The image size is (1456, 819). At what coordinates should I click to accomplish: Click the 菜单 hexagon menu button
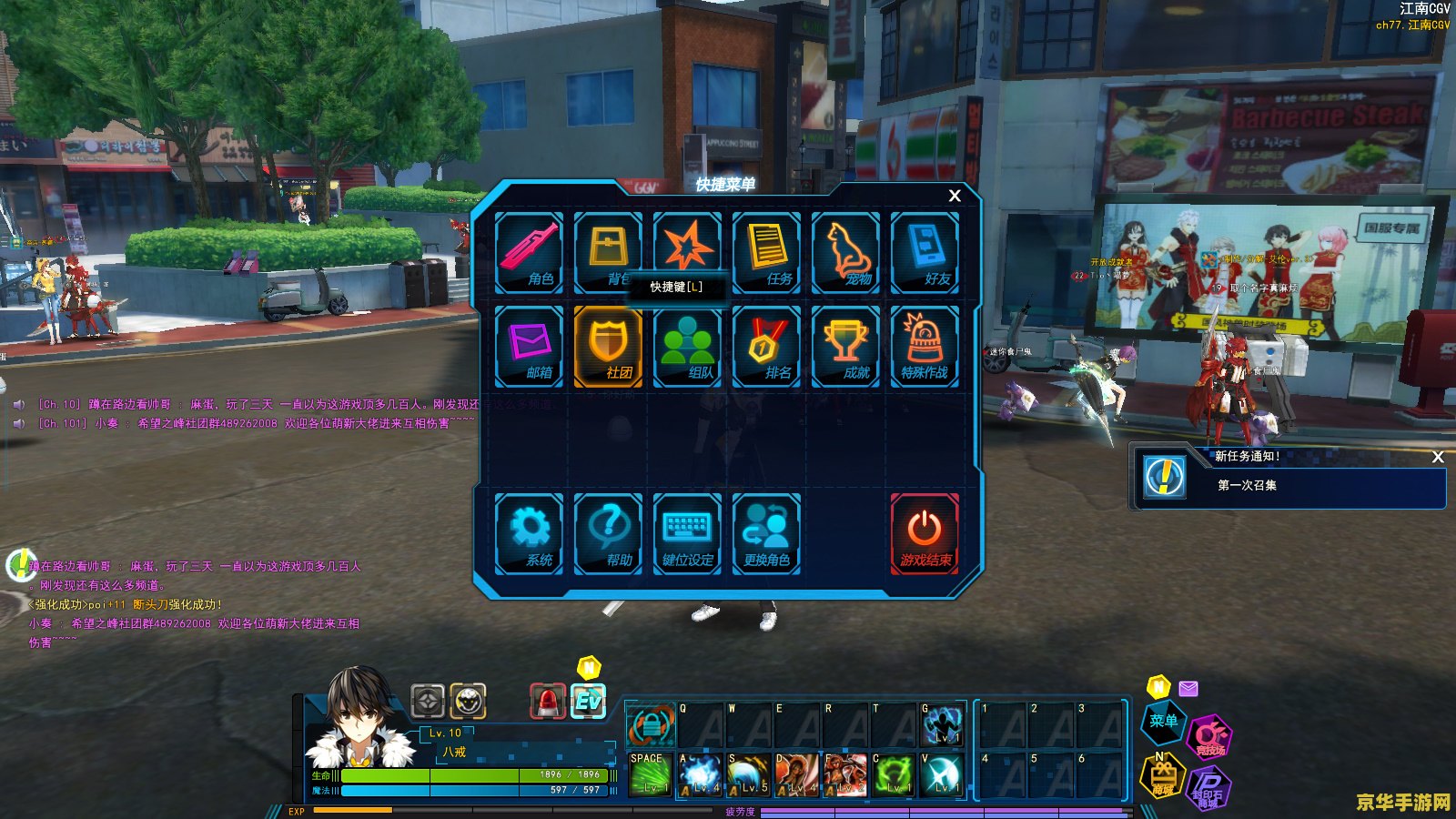click(1163, 722)
